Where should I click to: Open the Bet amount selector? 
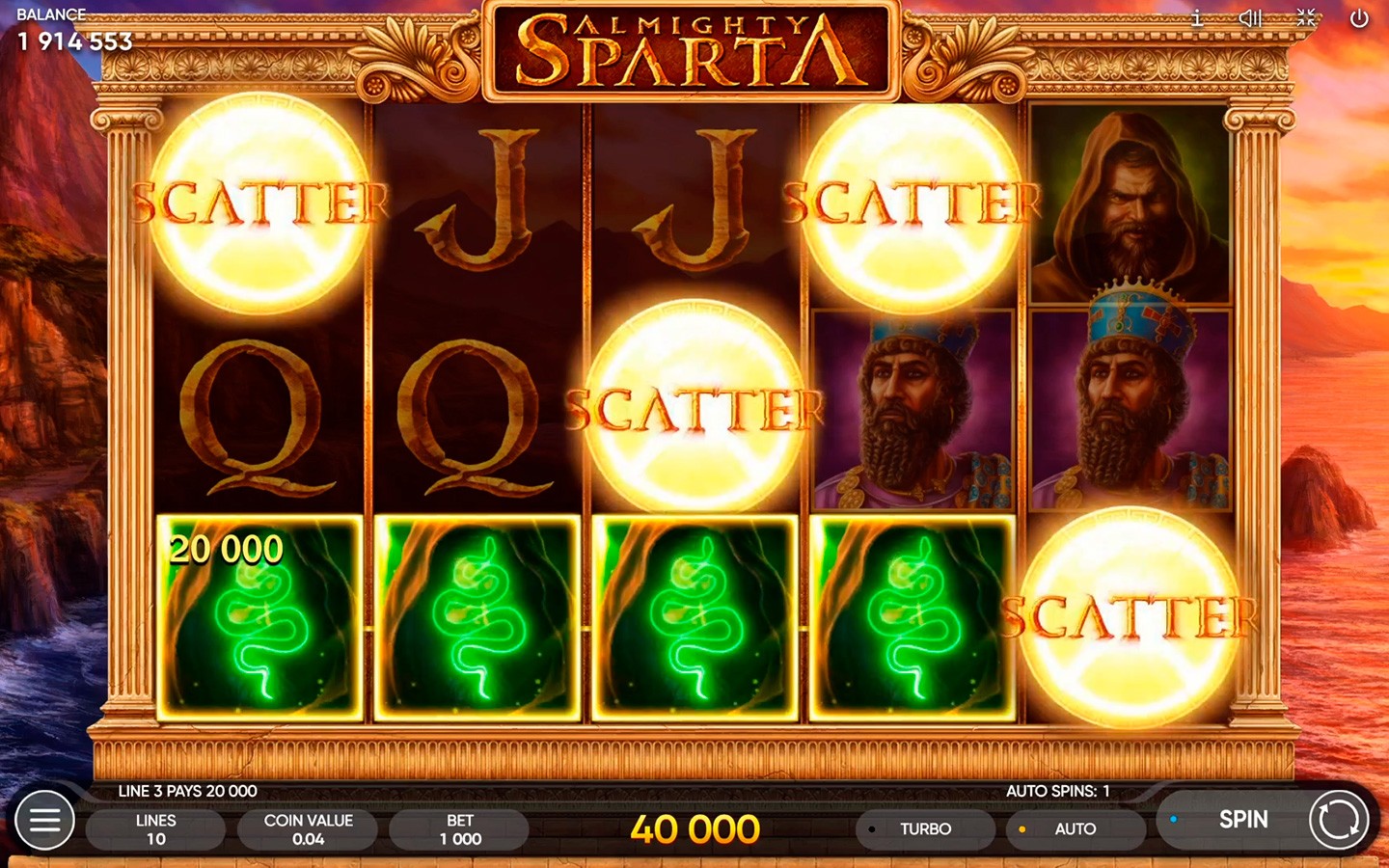coord(460,829)
